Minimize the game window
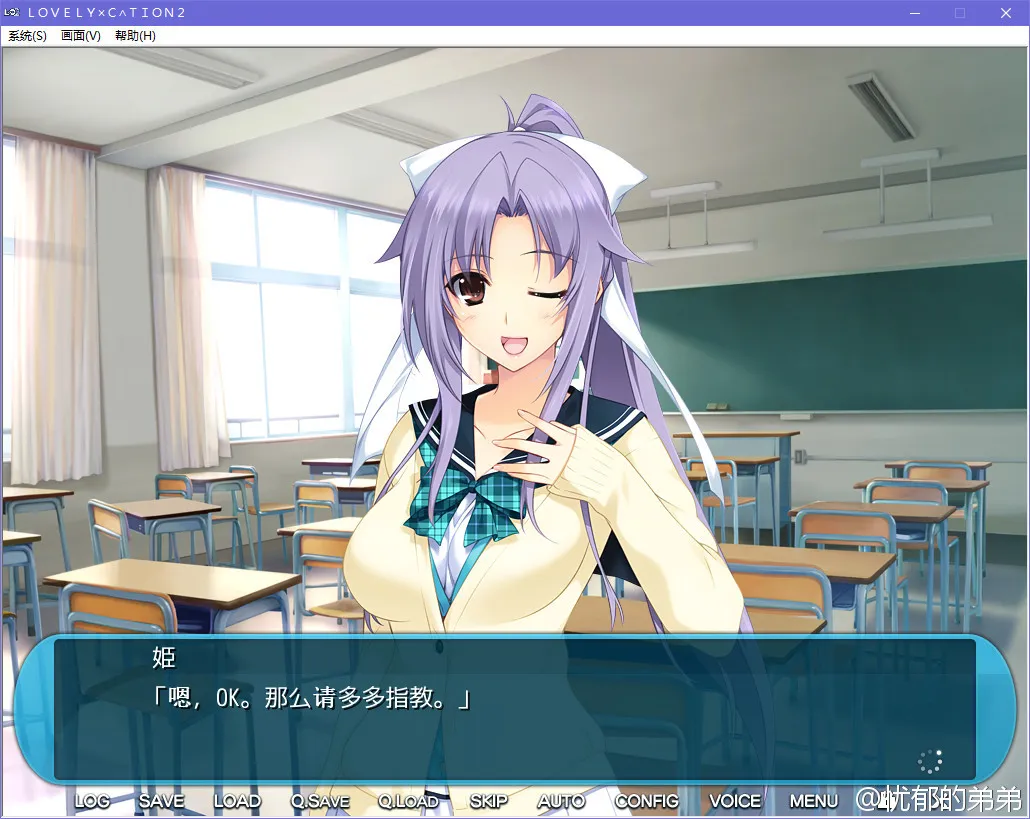The height and width of the screenshot is (819, 1030). click(914, 13)
